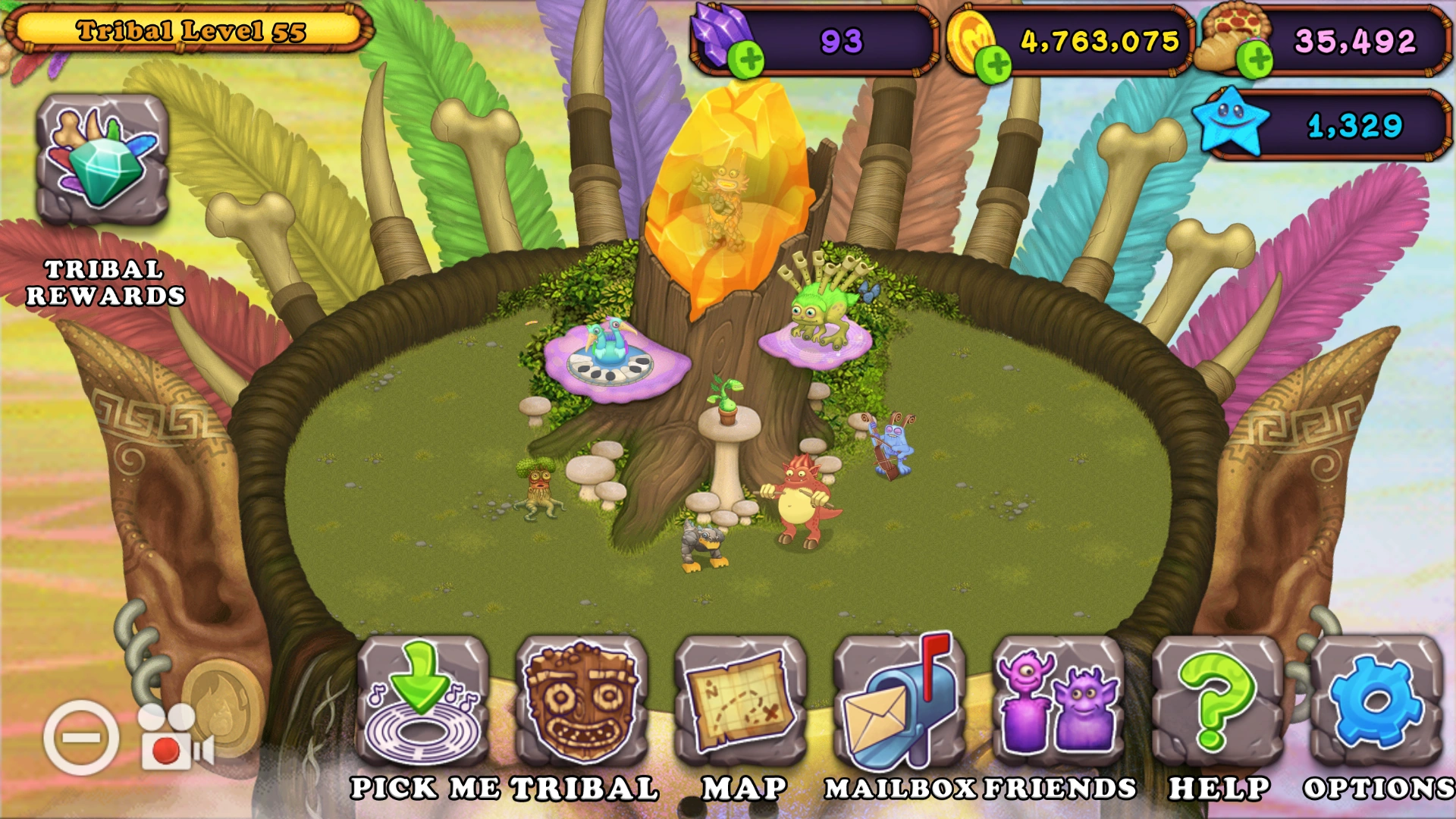The height and width of the screenshot is (819, 1456).
Task: Select the red monster near the tree stump
Action: (796, 500)
